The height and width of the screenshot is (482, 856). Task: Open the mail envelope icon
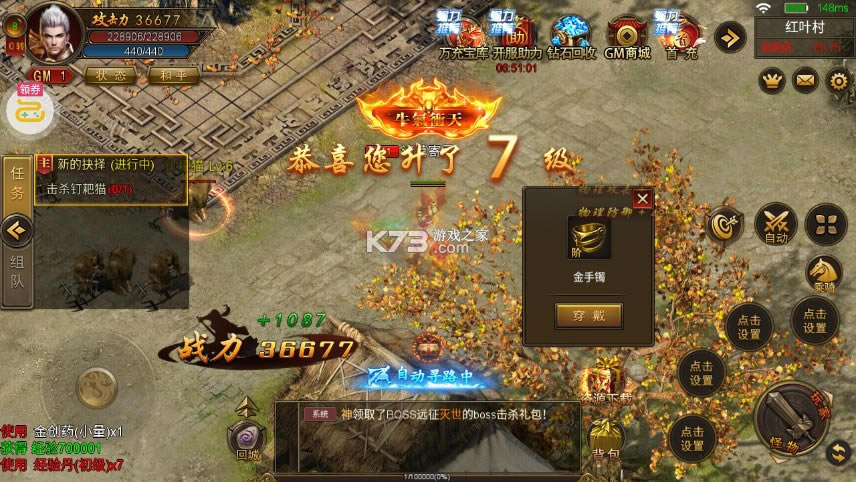coord(805,79)
